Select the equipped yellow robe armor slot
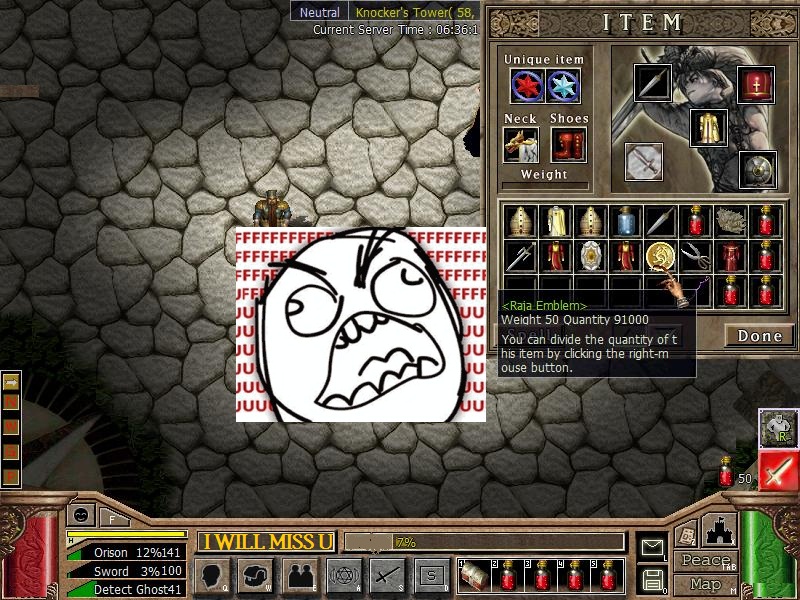Viewport: 800px width, 600px height. (708, 128)
